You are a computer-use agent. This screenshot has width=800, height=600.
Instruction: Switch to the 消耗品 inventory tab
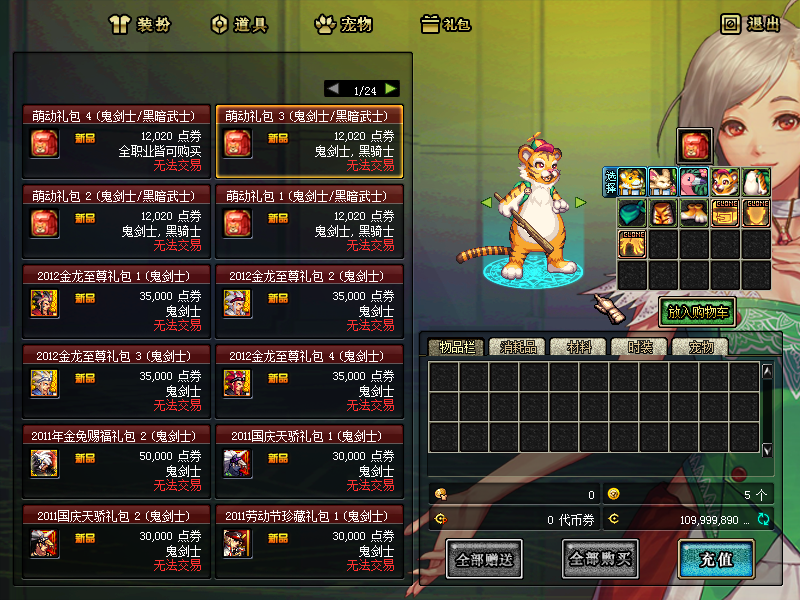coord(518,347)
